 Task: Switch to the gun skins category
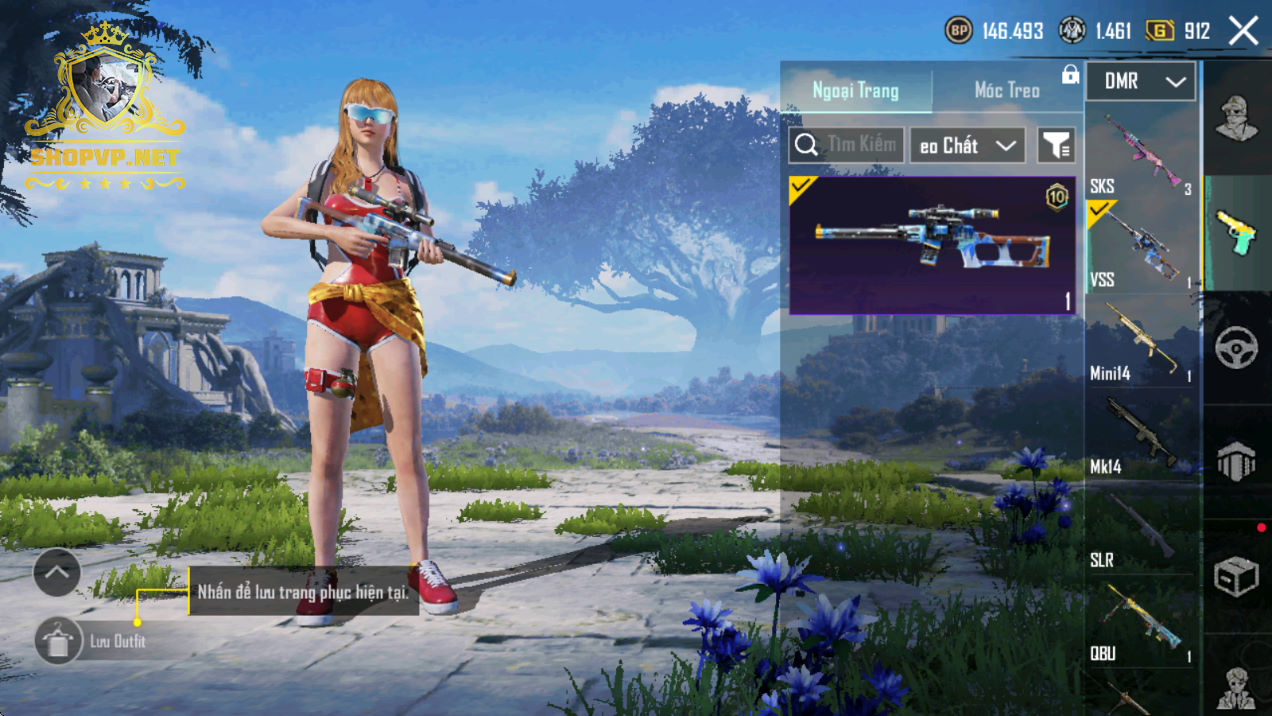pyautogui.click(x=1236, y=233)
